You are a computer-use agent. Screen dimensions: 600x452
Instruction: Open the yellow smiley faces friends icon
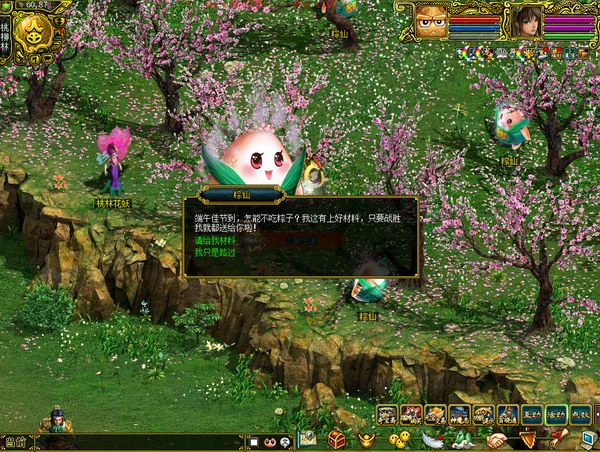(x=399, y=439)
